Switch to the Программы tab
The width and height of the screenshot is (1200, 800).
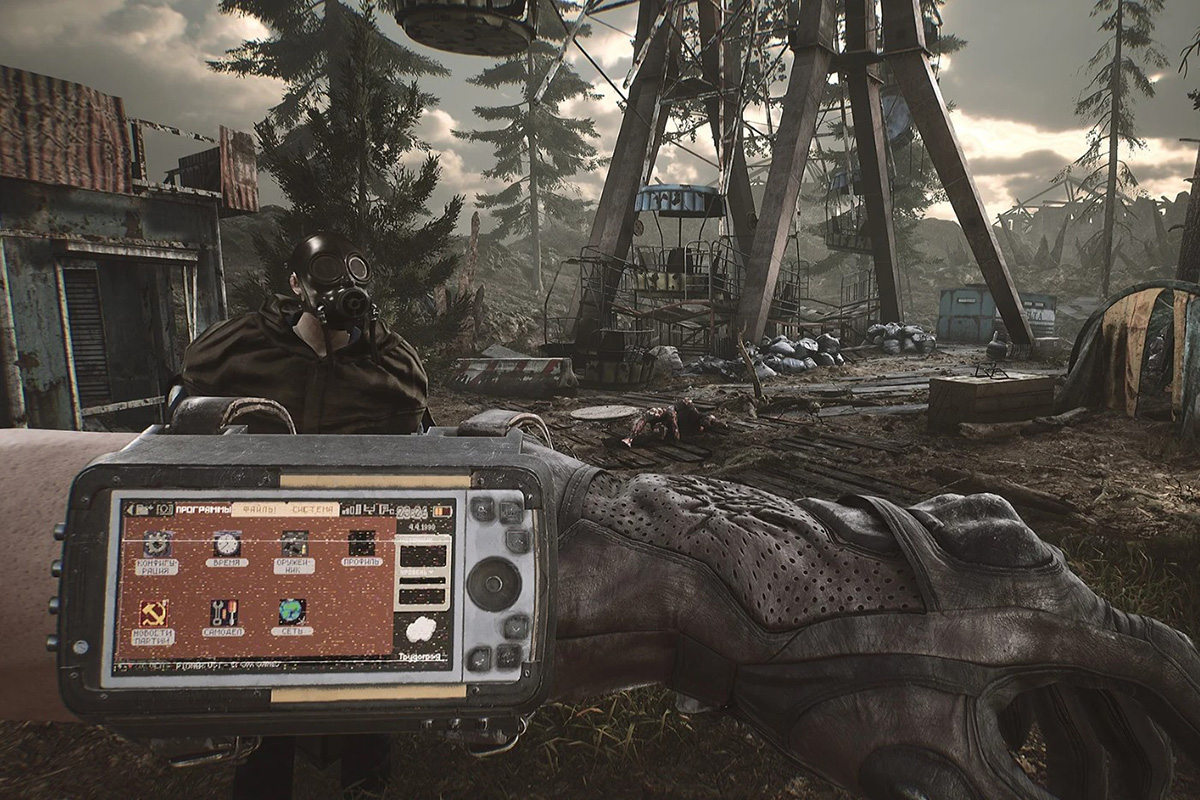pos(203,509)
